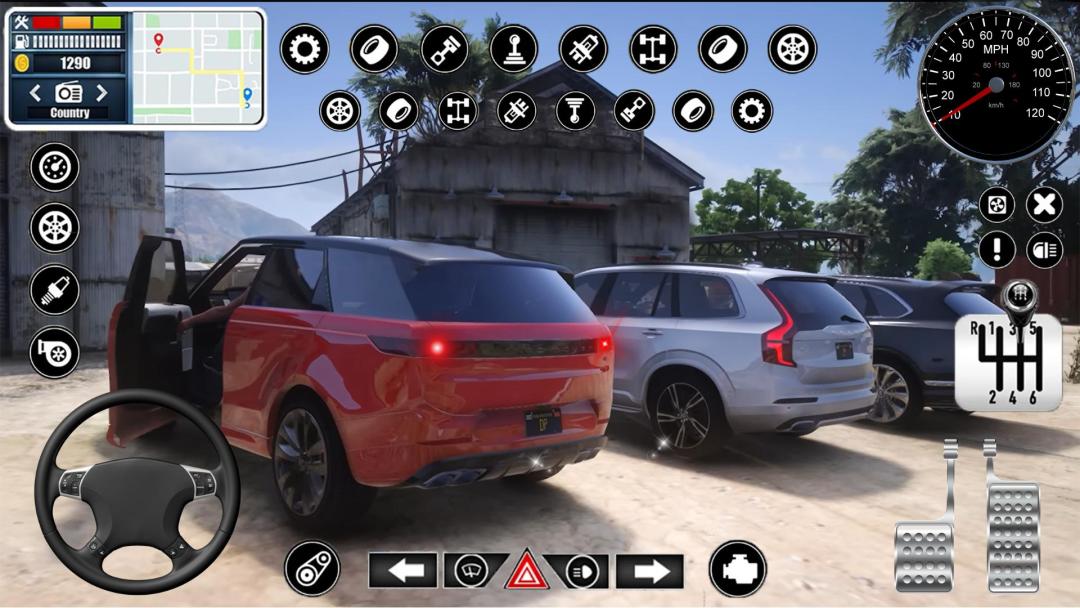This screenshot has height=608, width=1080.
Task: Start the engine with the engine icon
Action: (x=738, y=569)
